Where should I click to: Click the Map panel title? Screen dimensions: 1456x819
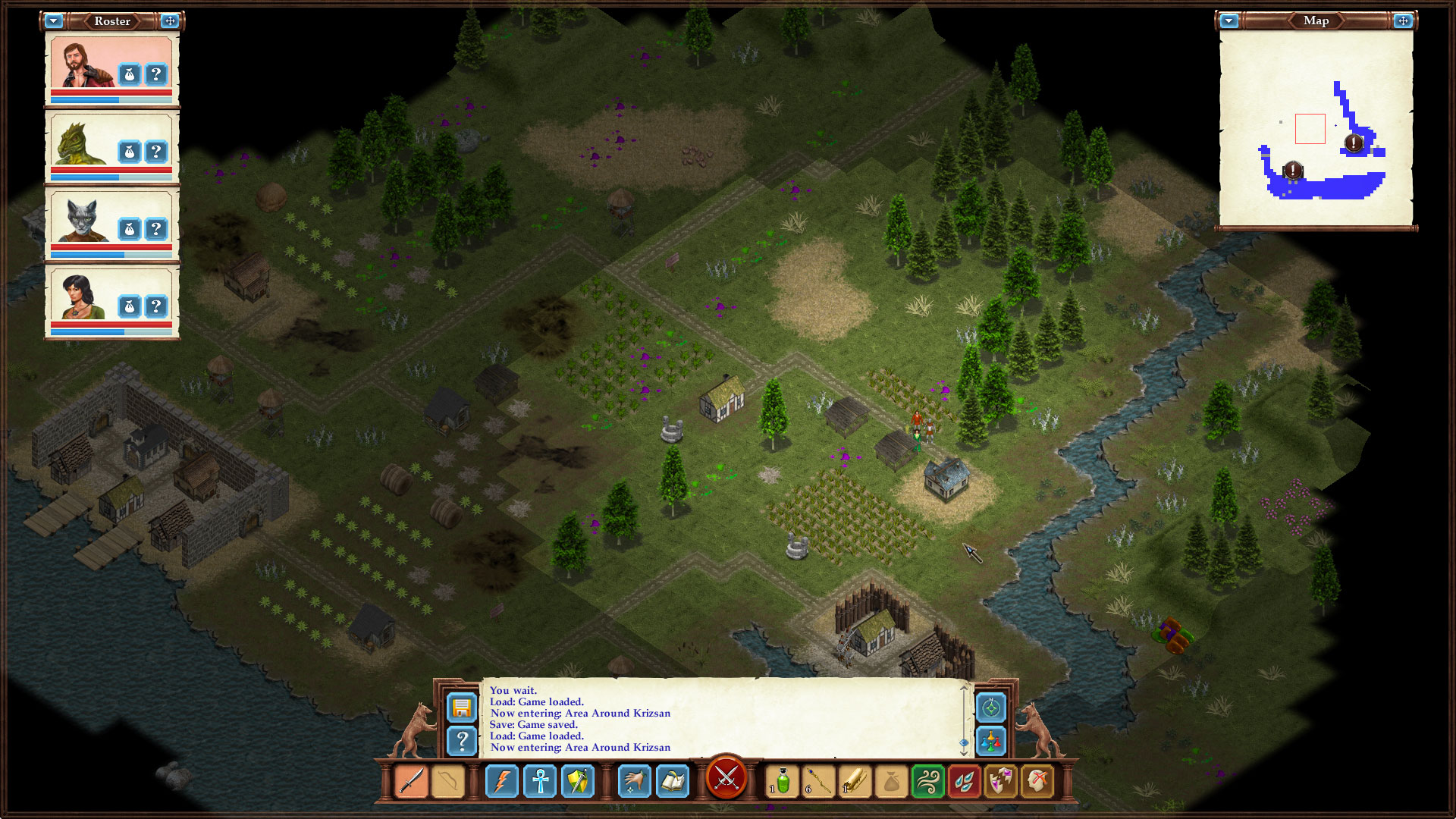tap(1316, 20)
